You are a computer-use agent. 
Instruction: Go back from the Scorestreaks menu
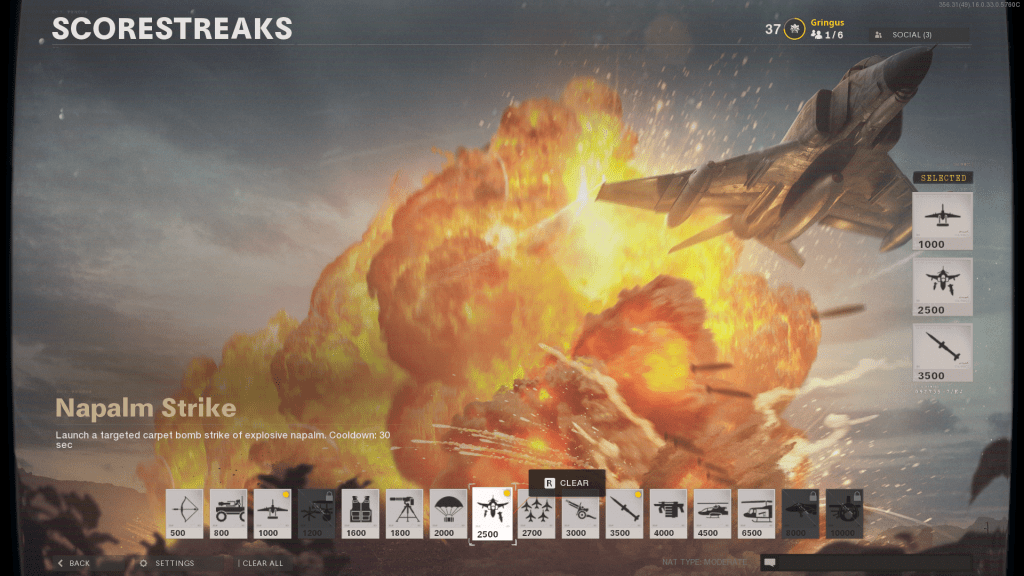click(x=74, y=563)
